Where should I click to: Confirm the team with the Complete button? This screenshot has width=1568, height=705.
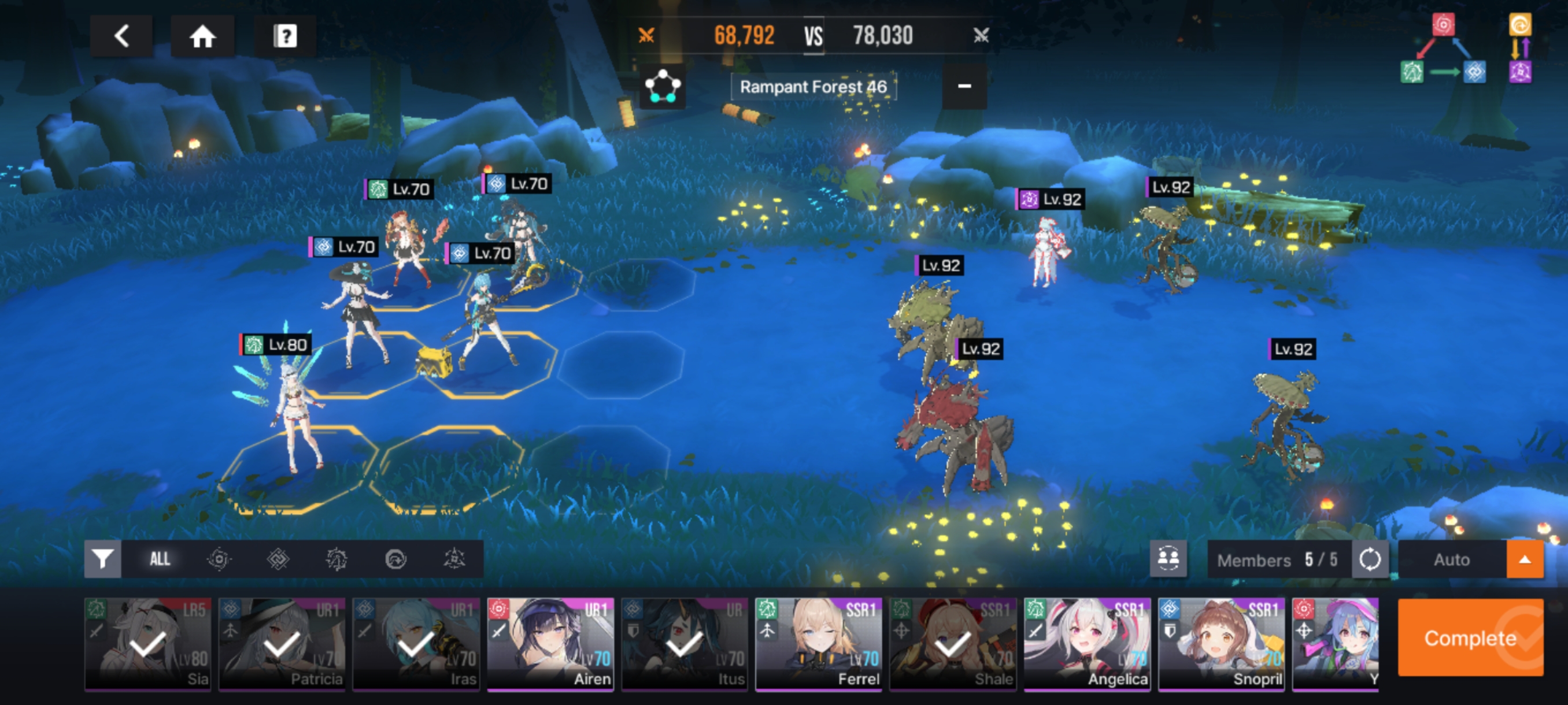[1469, 637]
